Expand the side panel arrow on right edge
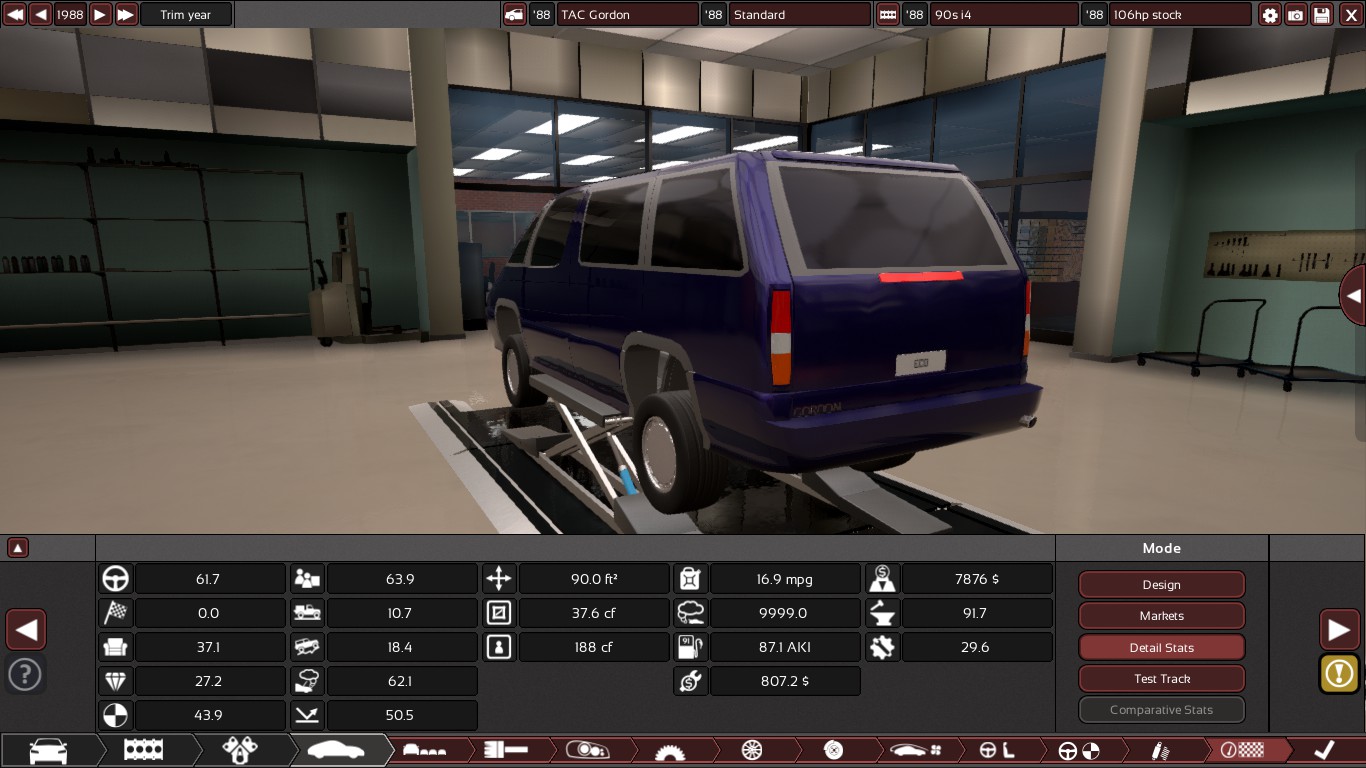 coord(1353,296)
